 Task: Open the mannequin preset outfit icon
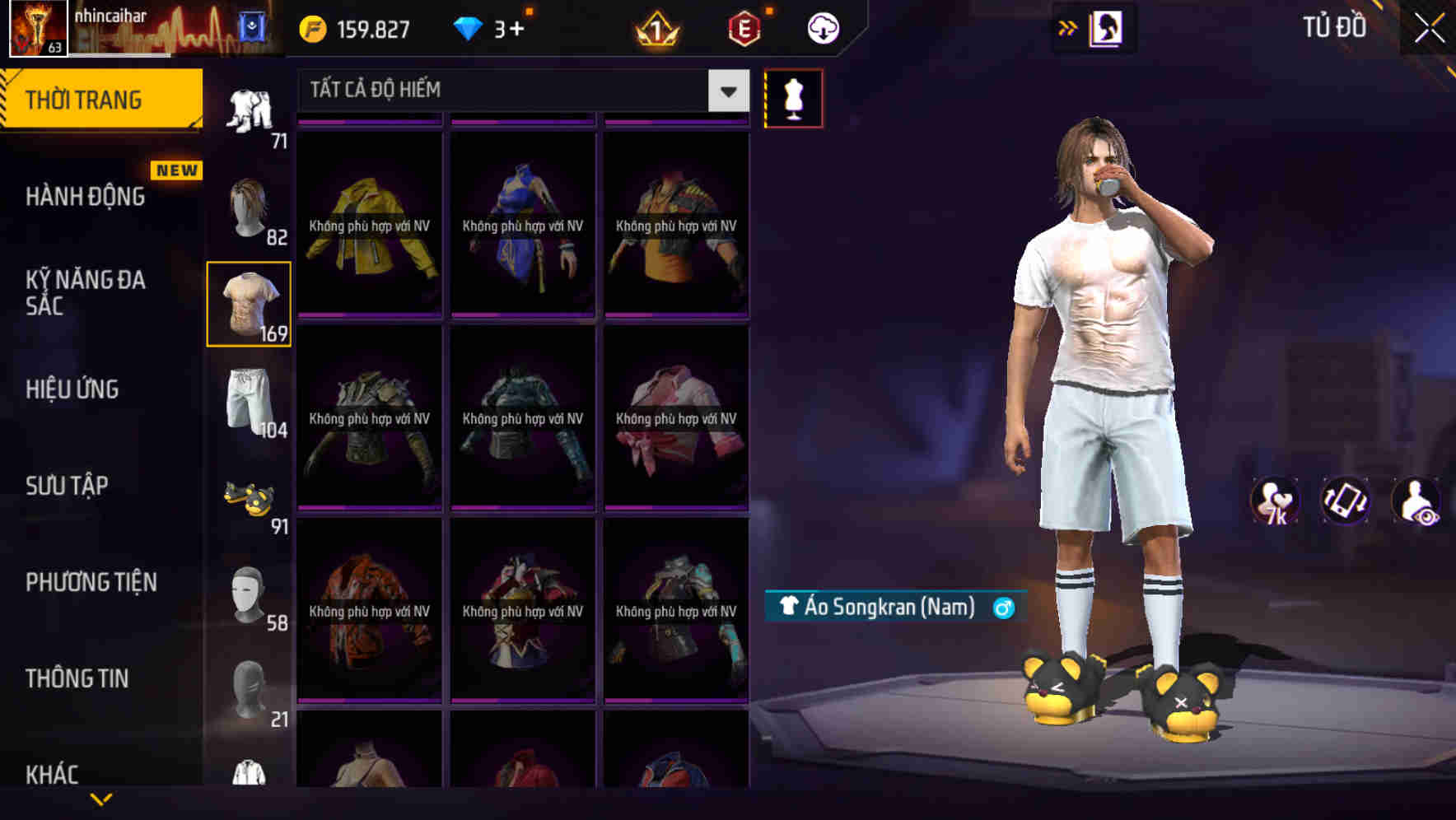click(793, 97)
